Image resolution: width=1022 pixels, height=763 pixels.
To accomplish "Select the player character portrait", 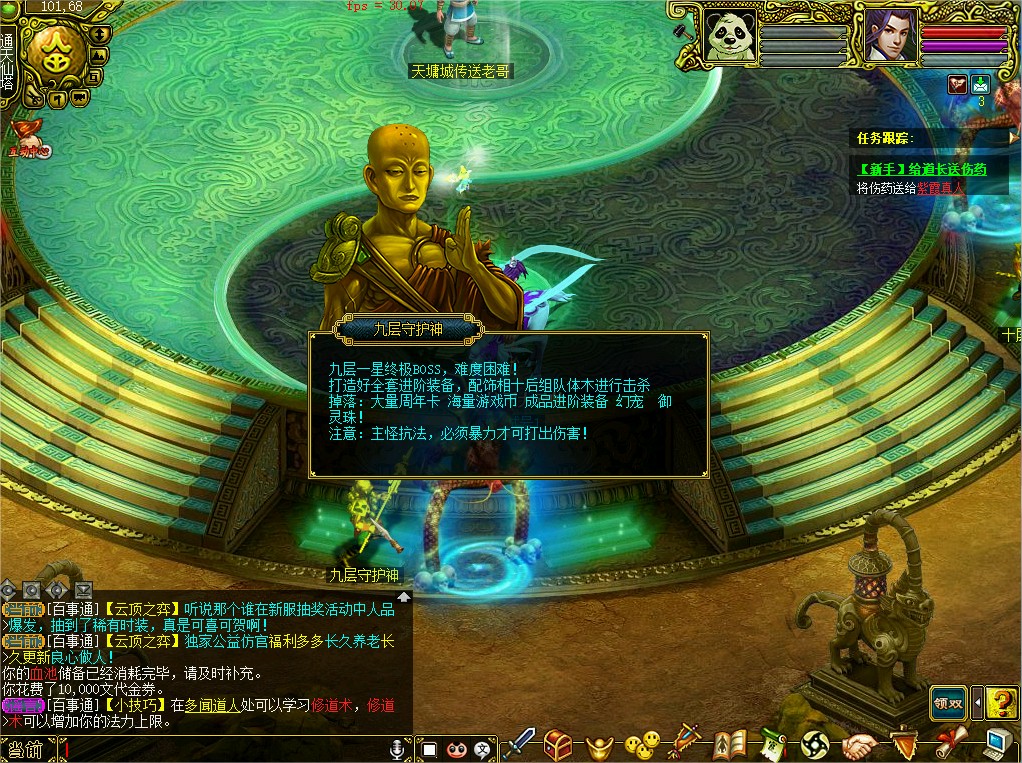I will pyautogui.click(x=888, y=38).
